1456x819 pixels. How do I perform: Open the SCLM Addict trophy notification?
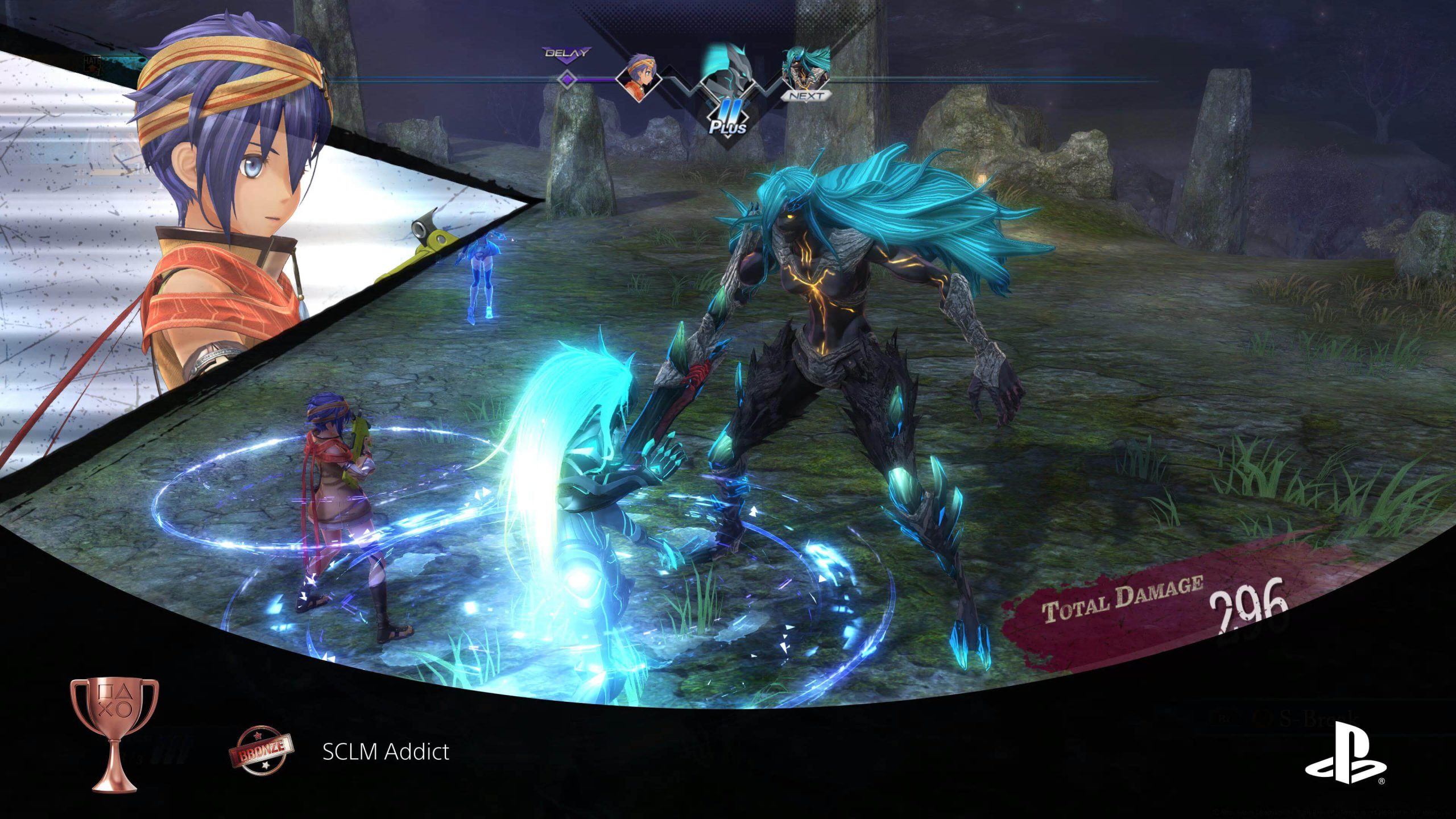(x=386, y=752)
